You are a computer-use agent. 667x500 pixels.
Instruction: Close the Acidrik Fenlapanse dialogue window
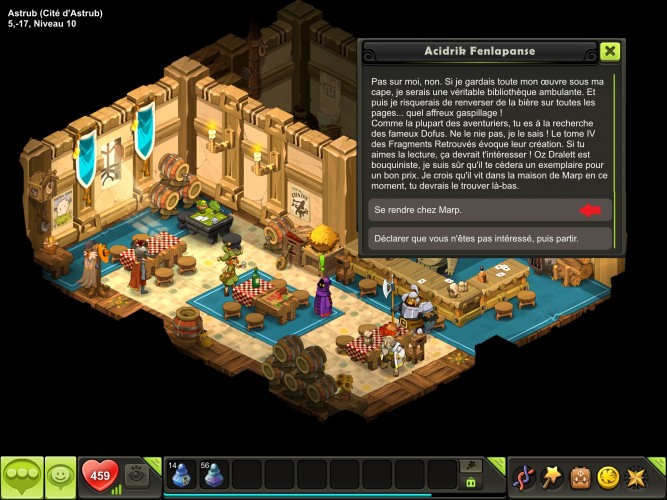tap(609, 52)
